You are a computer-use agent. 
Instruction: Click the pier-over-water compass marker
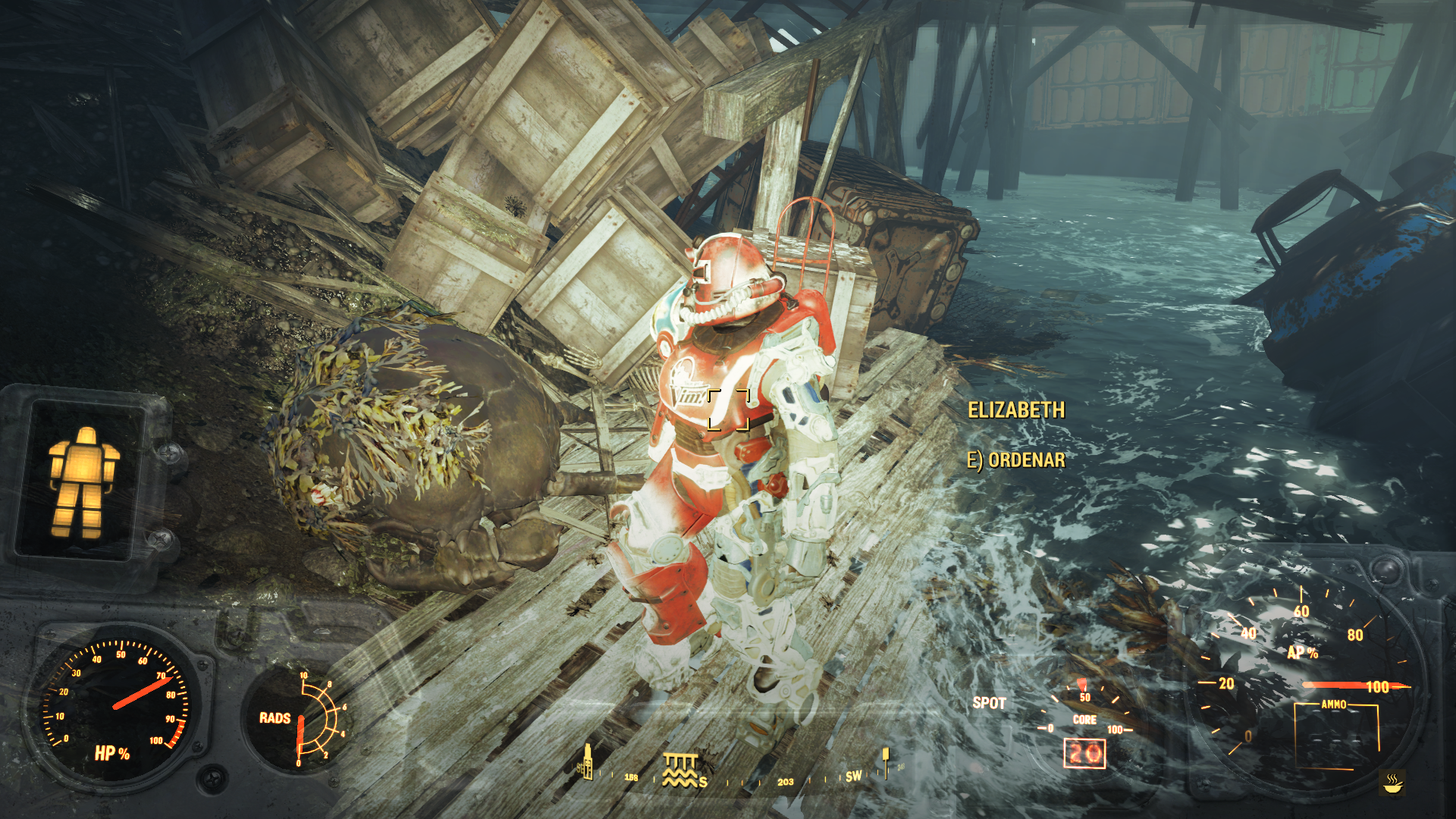tap(679, 769)
